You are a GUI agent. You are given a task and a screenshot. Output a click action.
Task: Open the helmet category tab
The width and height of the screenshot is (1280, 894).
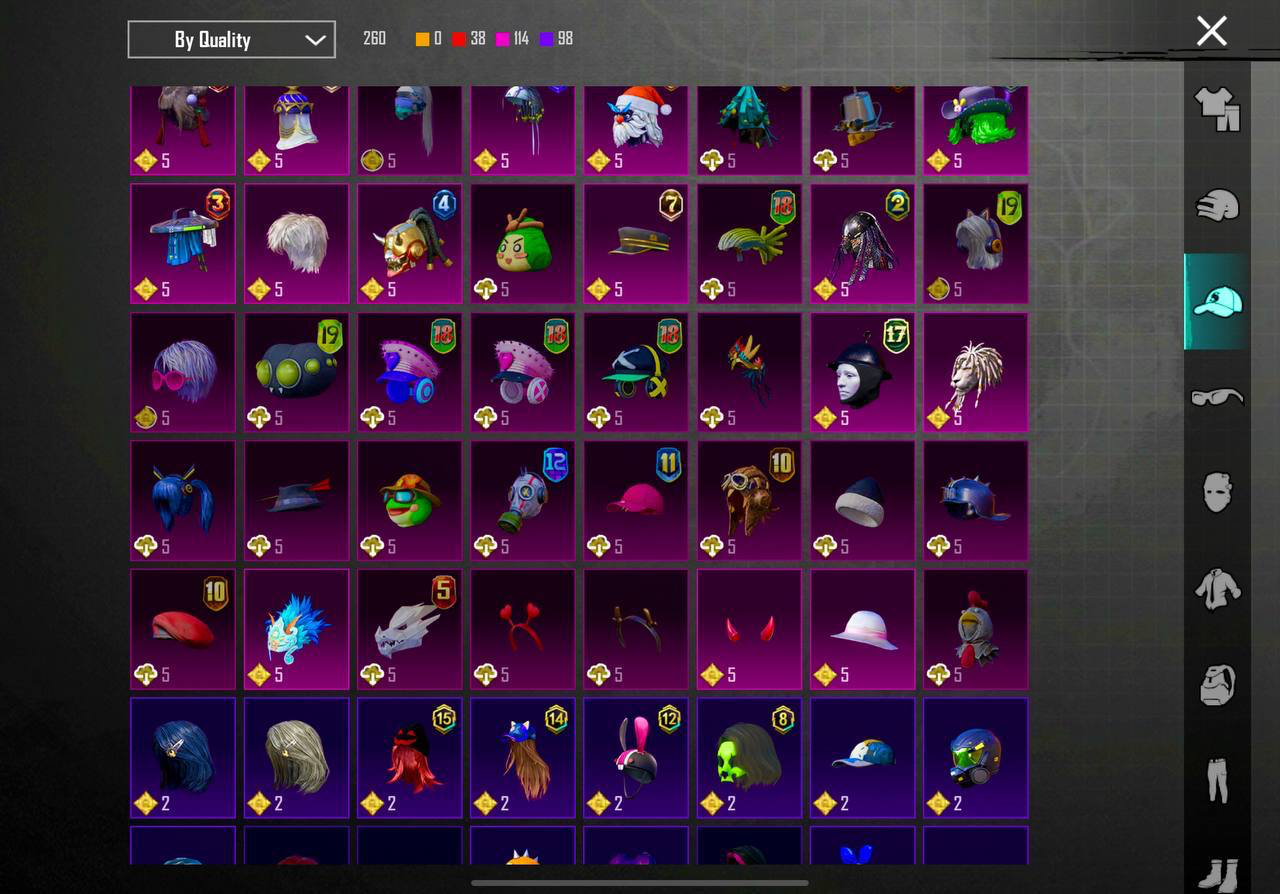tap(1217, 205)
